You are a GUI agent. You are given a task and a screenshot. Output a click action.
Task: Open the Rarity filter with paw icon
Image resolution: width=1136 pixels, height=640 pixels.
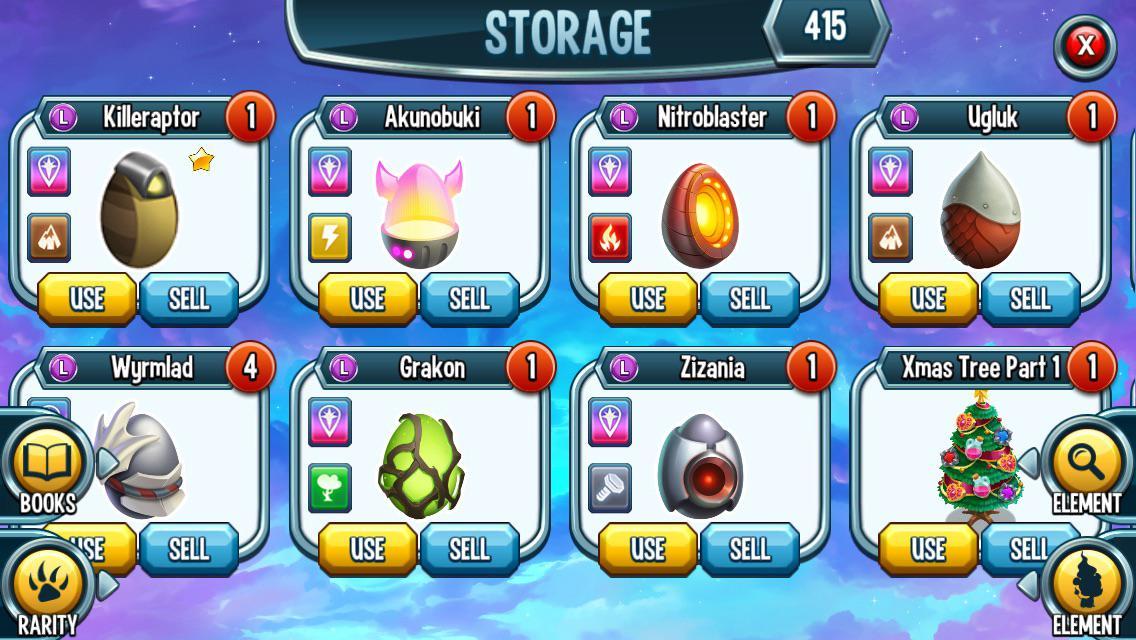point(47,590)
